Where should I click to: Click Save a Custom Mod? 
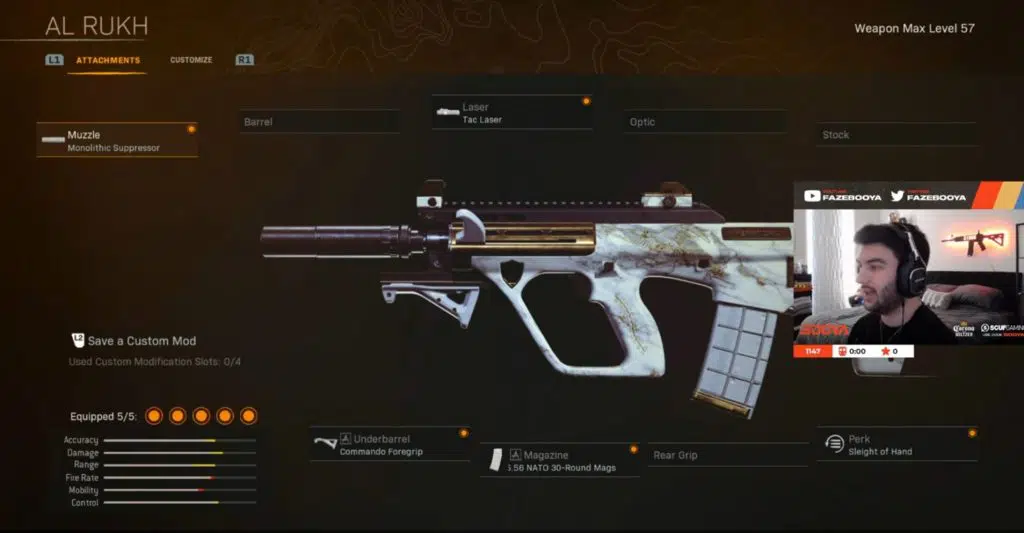[141, 341]
